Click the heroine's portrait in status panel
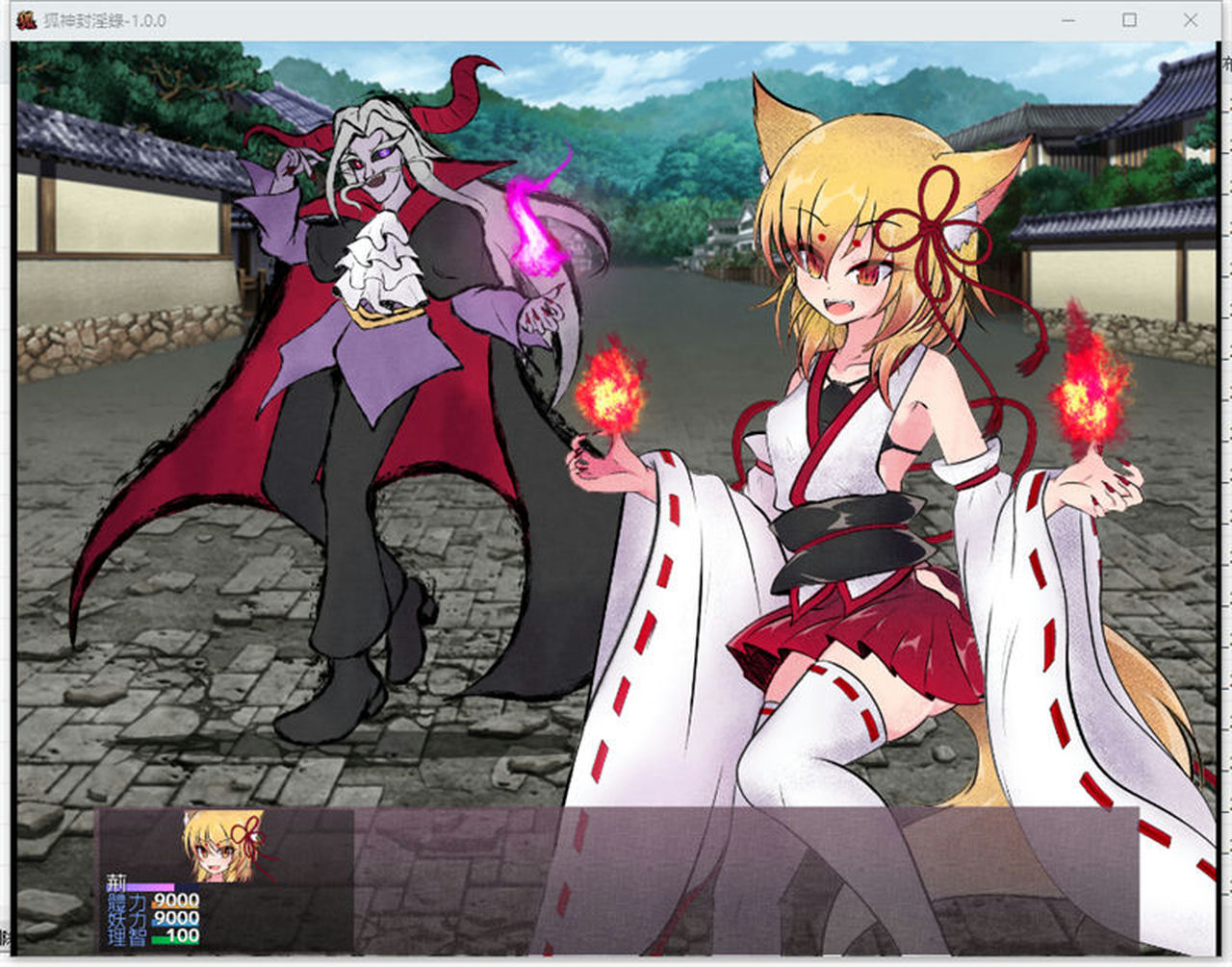1232x967 pixels. [x=217, y=852]
